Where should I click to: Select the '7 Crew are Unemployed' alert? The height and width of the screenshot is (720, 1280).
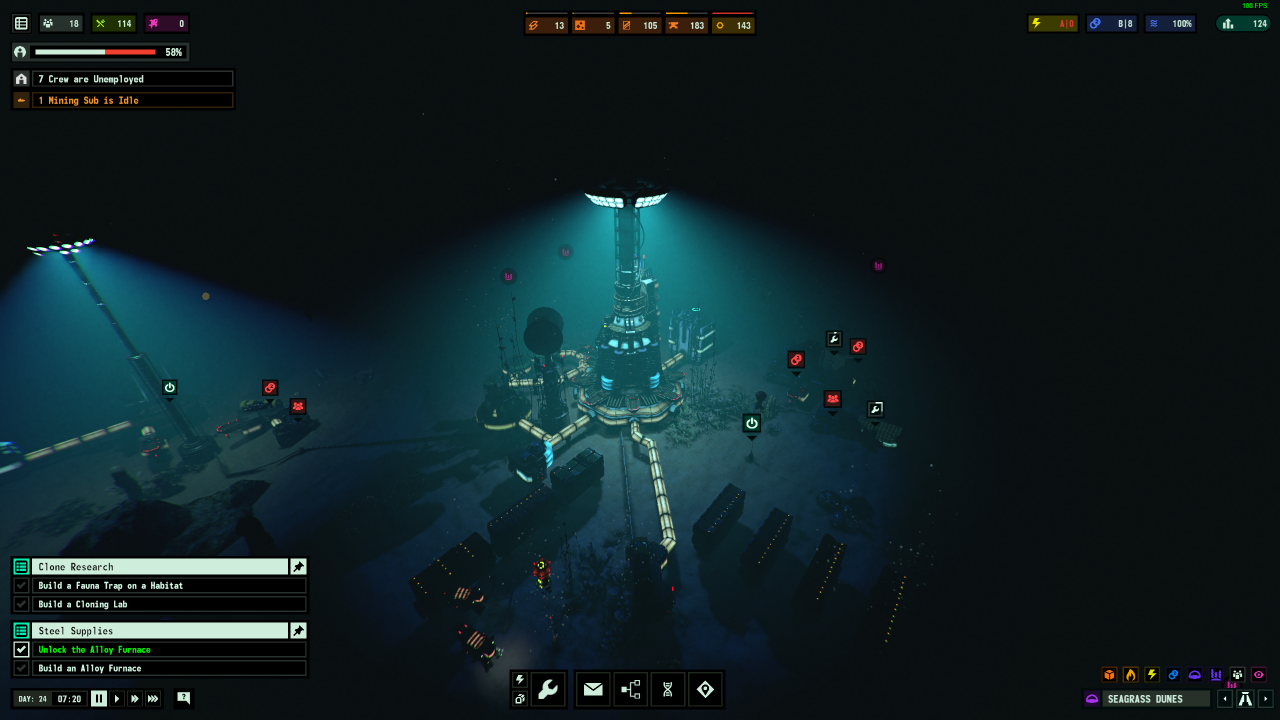(132, 79)
